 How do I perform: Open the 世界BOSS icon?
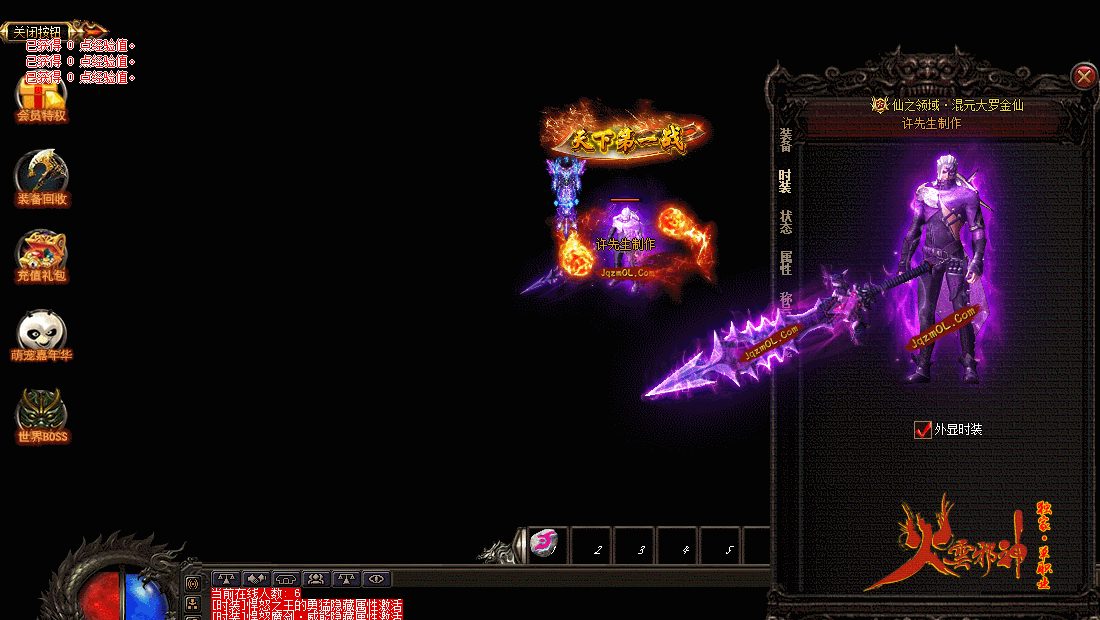pos(42,415)
